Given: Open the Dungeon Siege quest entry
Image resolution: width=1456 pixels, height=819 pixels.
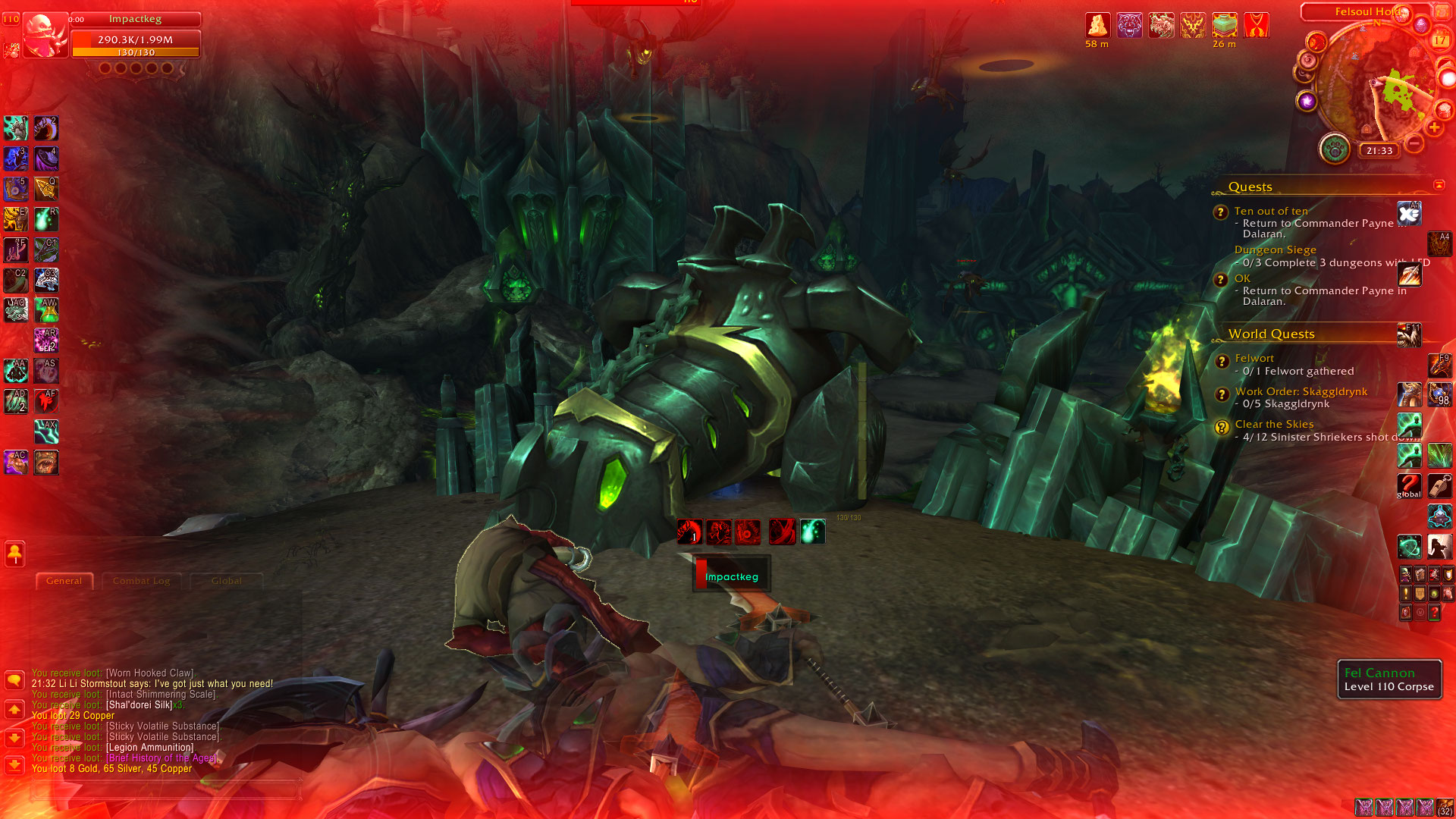Looking at the screenshot, I should pyautogui.click(x=1275, y=249).
